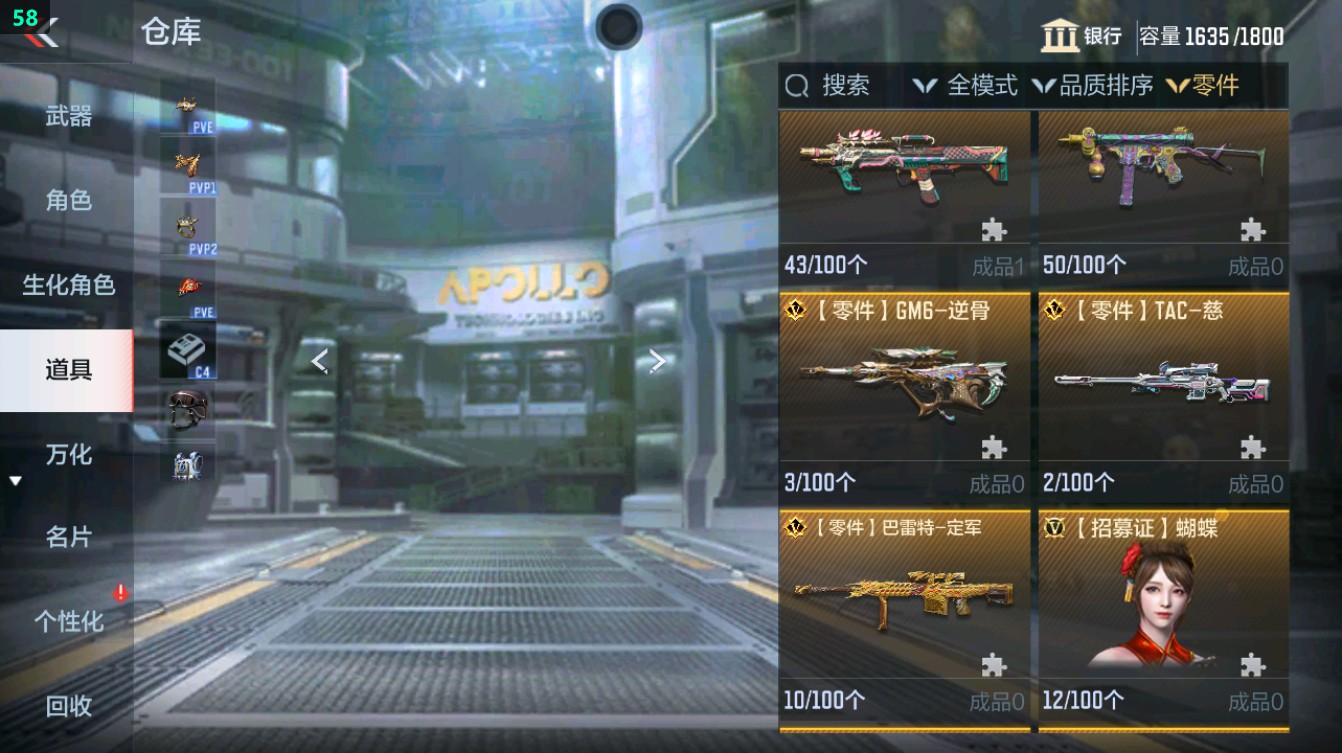
Task: Collapse the sidebar with the downward triangle
Action: click(x=14, y=479)
